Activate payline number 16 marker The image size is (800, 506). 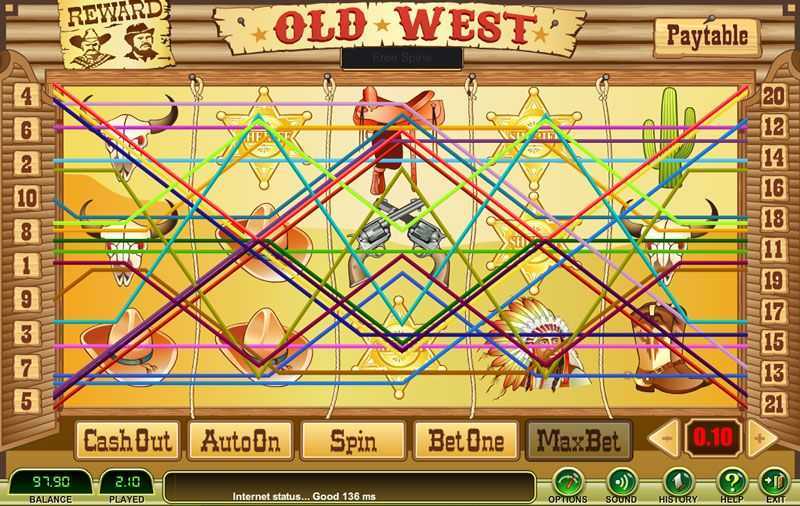773,188
